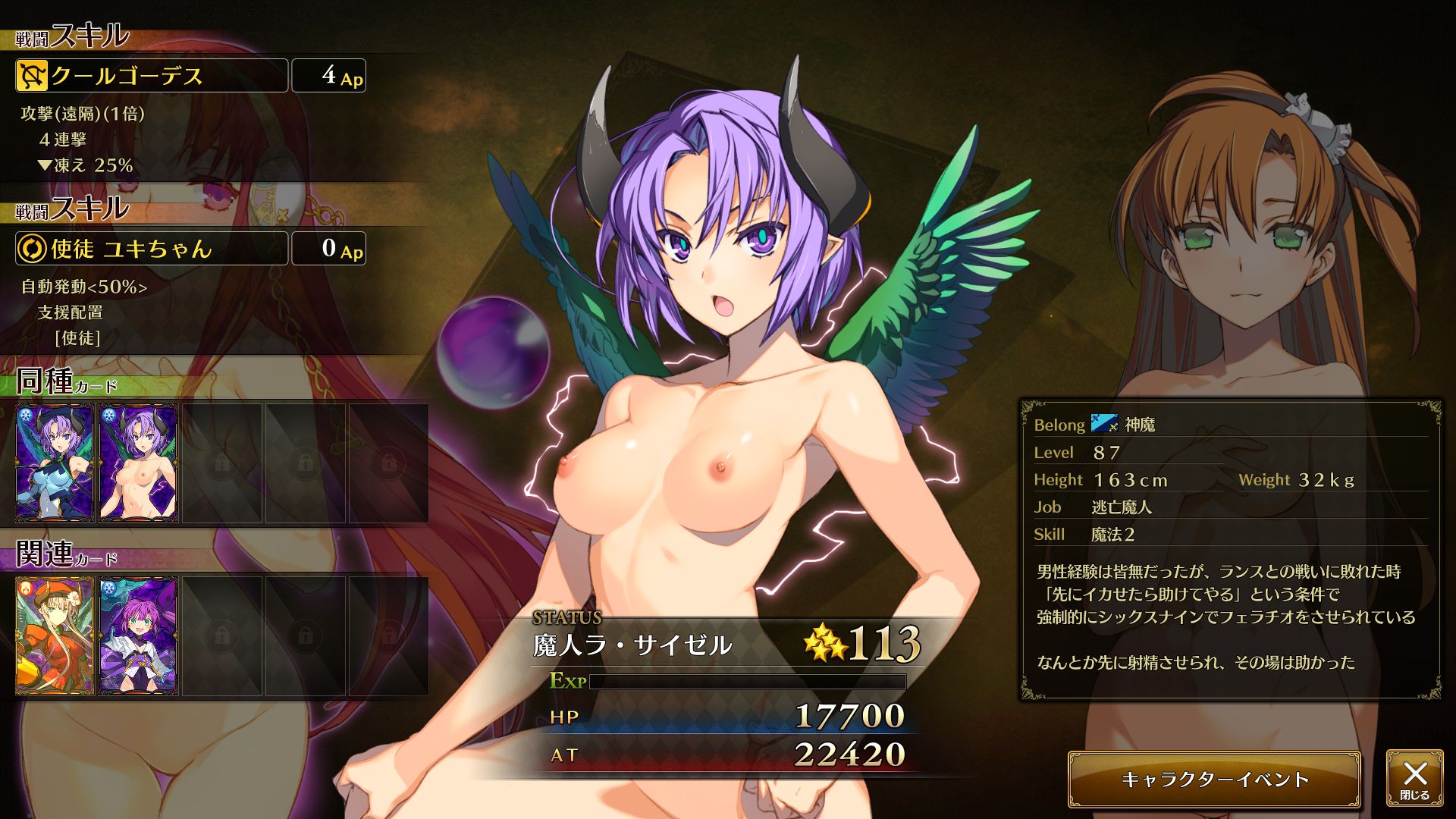The height and width of the screenshot is (819, 1456).
Task: Select the クールゴーデス battle skill
Action: (x=152, y=76)
